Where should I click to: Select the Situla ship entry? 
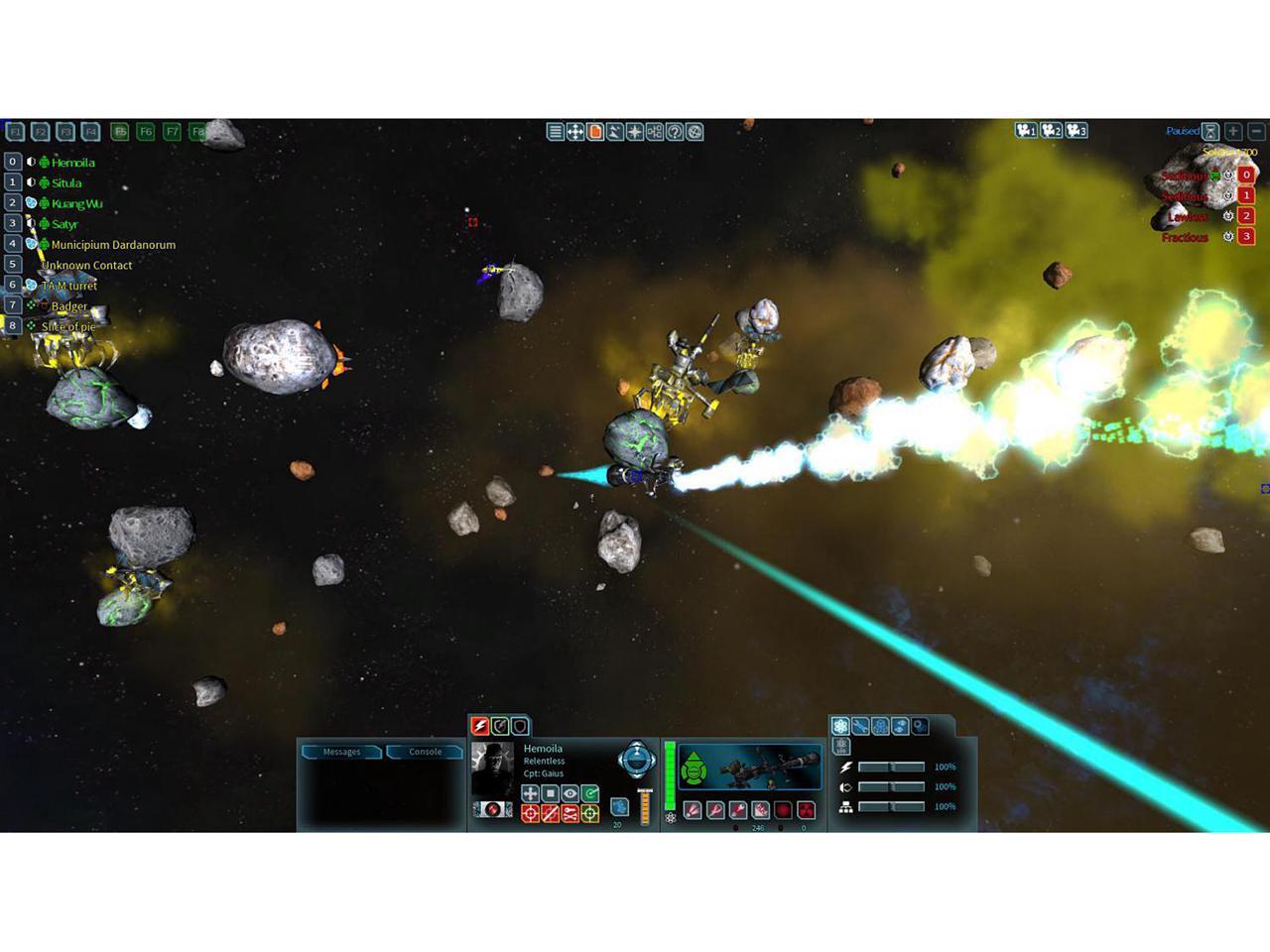(x=66, y=183)
